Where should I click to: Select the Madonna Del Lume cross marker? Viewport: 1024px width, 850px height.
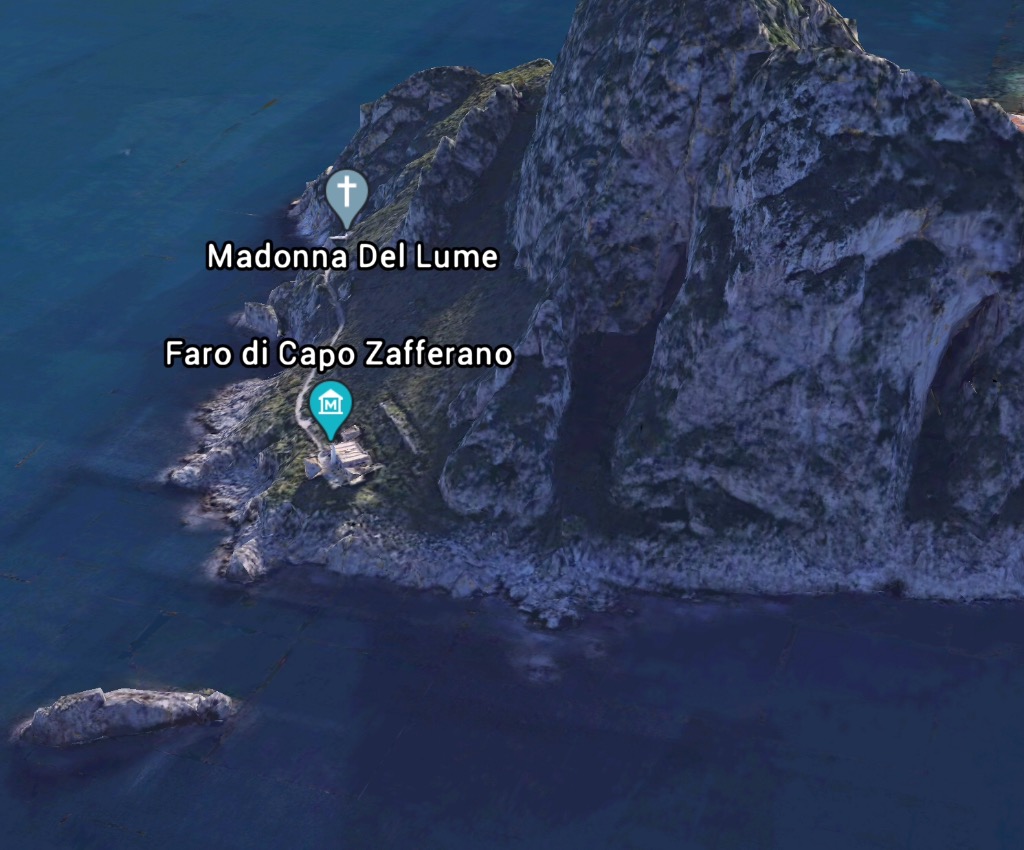click(x=346, y=194)
